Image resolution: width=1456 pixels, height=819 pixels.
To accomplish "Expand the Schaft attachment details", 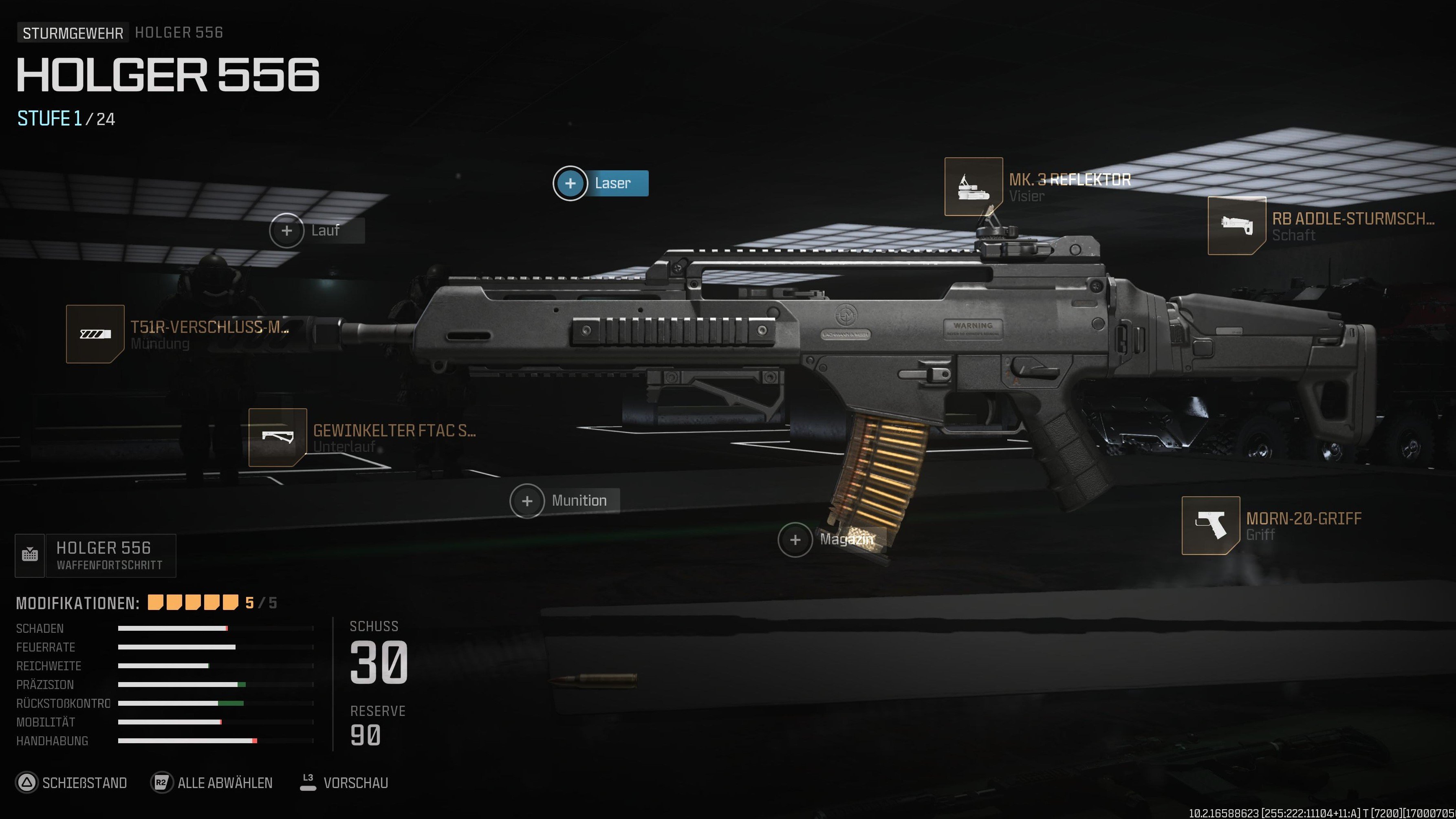I will click(1294, 236).
